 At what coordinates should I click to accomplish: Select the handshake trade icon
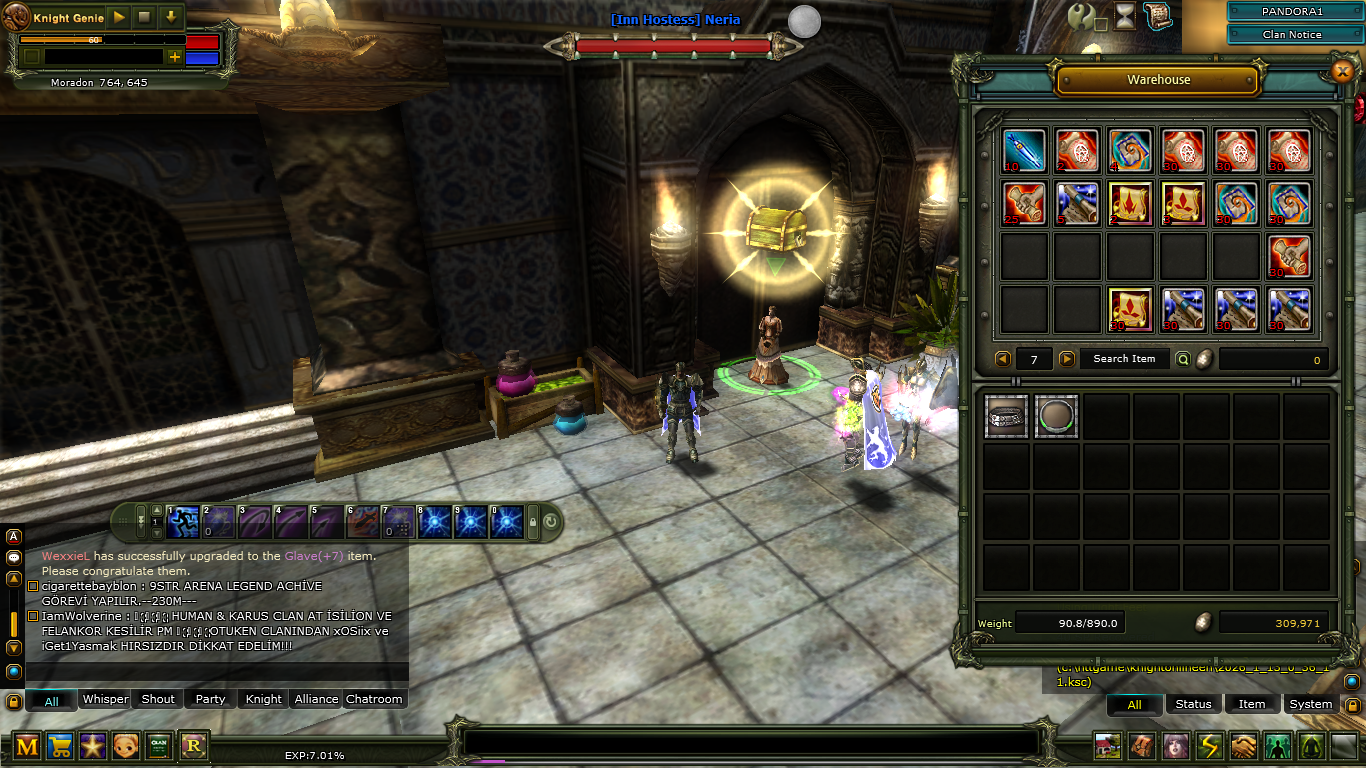tap(1242, 745)
